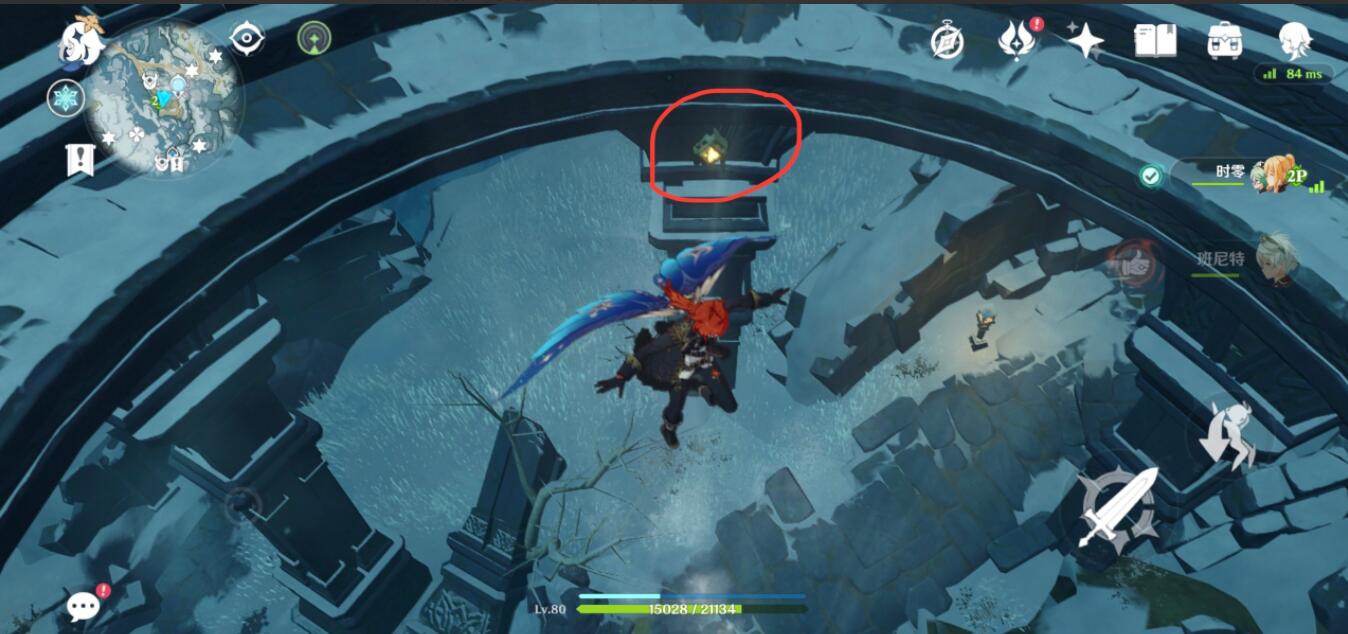Tap the snowflake Sheer Cold icon

coord(64,98)
